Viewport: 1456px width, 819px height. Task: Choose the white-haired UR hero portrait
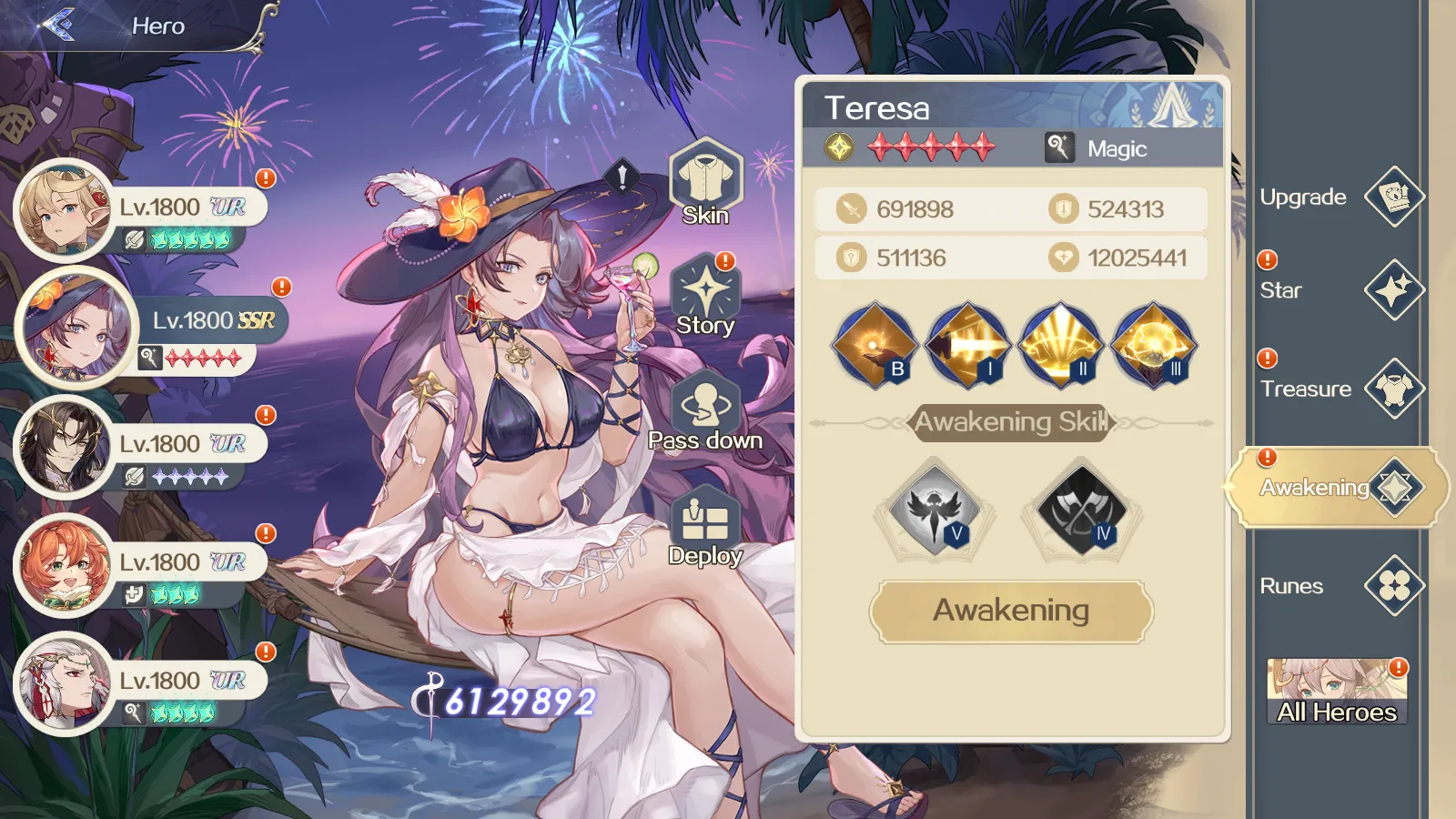64,683
